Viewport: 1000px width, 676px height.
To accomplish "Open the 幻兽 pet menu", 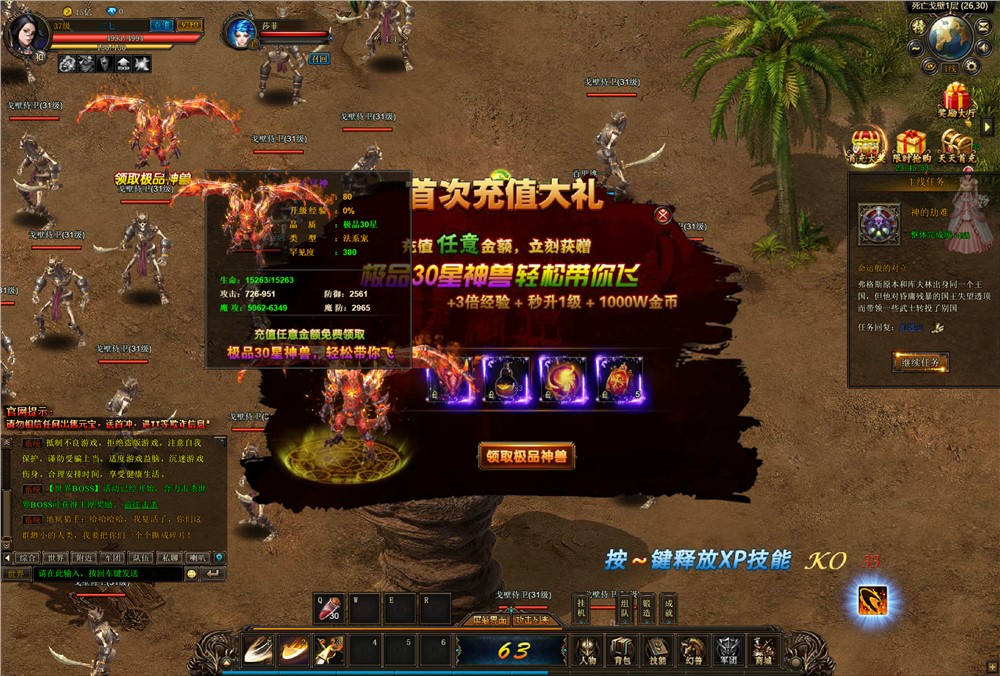I will tap(691, 649).
